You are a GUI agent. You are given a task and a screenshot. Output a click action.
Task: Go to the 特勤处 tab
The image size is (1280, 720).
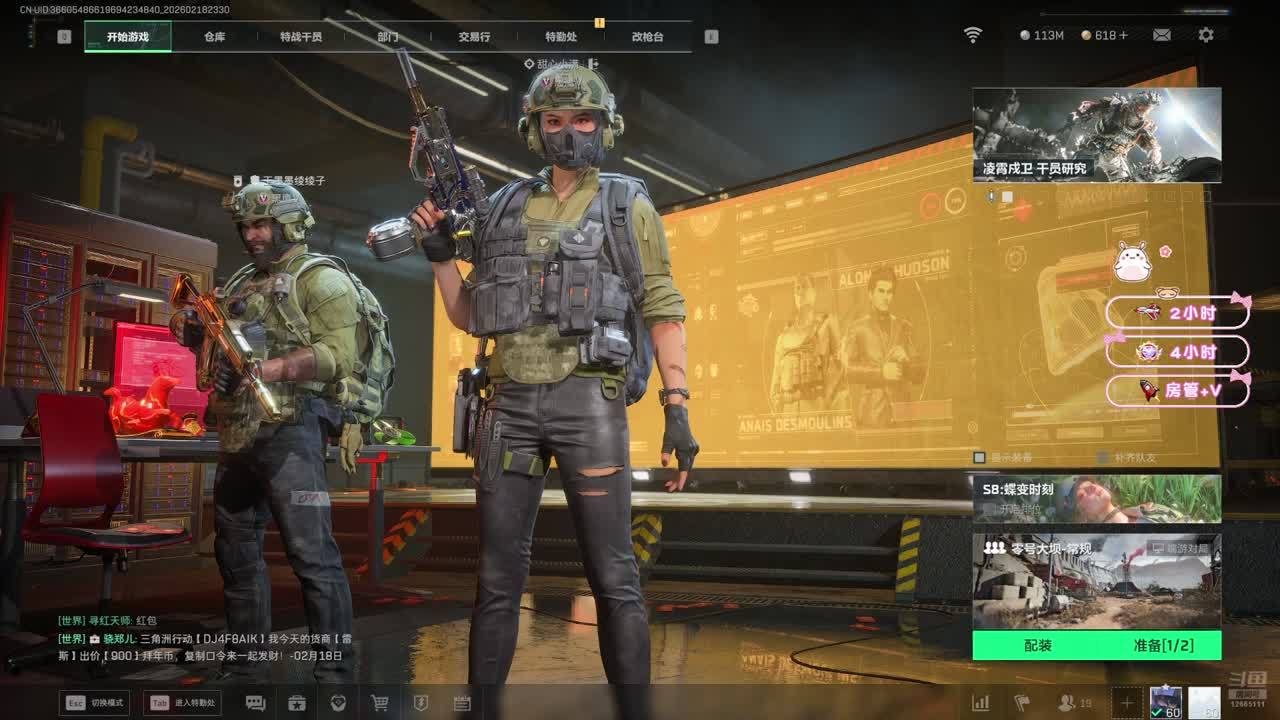click(x=561, y=37)
